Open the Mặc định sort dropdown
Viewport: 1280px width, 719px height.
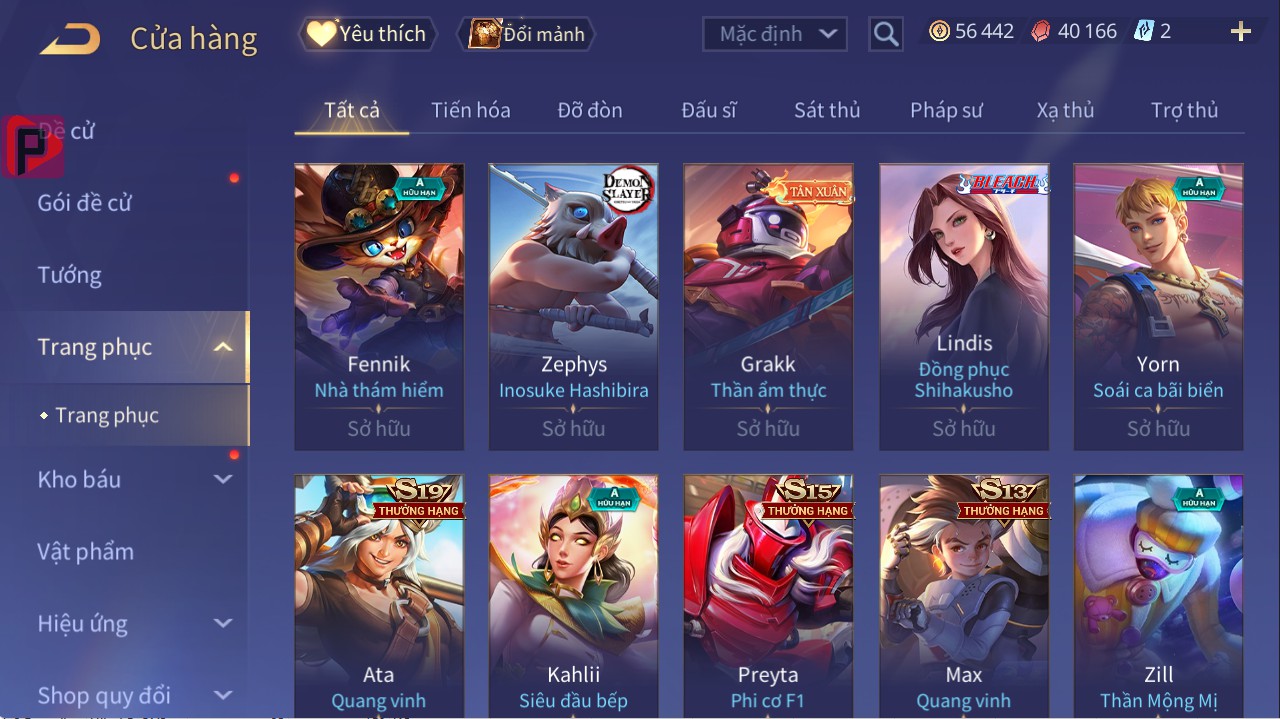coord(775,34)
